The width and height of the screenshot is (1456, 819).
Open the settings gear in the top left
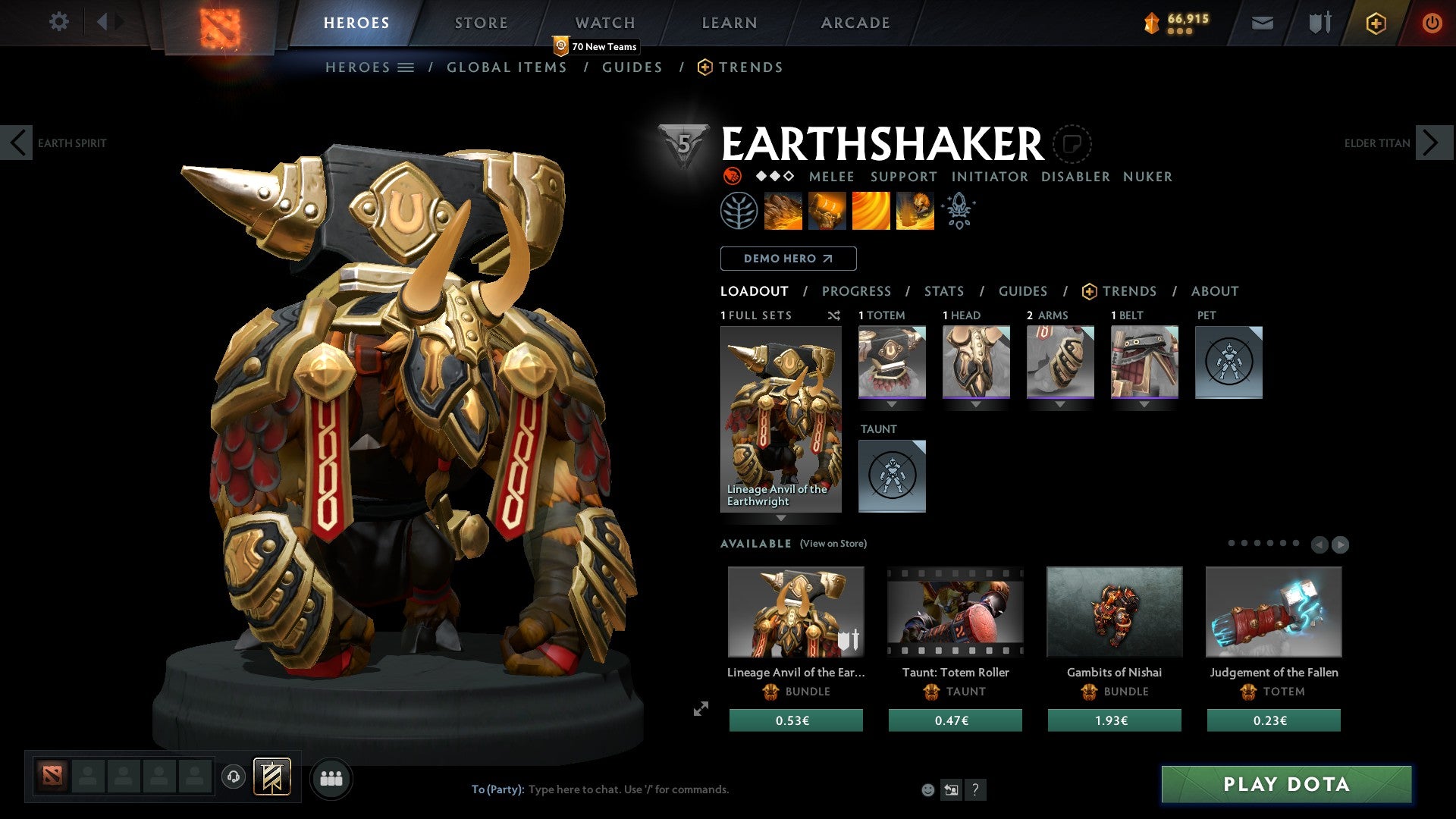pyautogui.click(x=58, y=22)
